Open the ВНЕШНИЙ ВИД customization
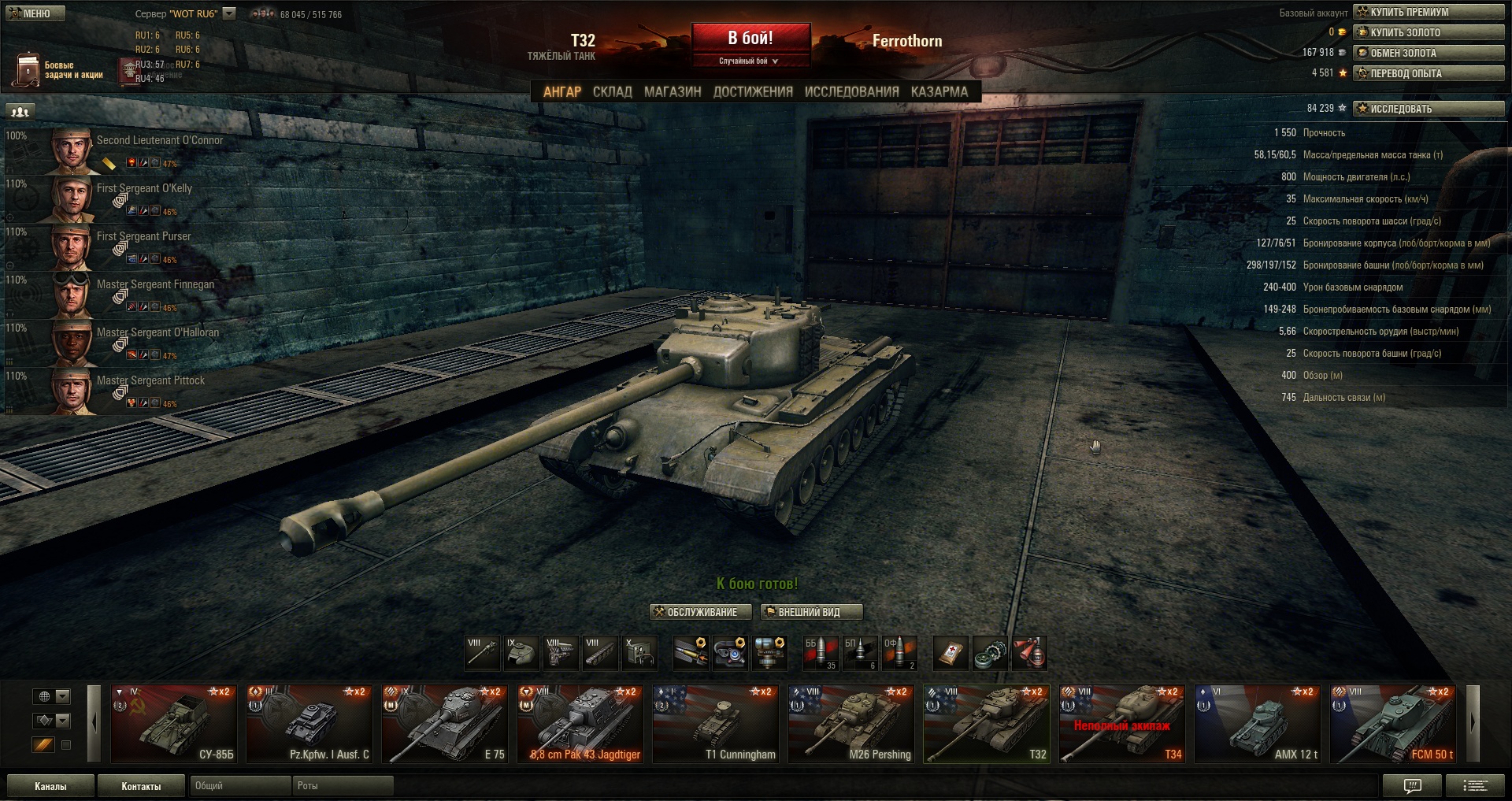This screenshot has height=801, width=1512. [811, 612]
